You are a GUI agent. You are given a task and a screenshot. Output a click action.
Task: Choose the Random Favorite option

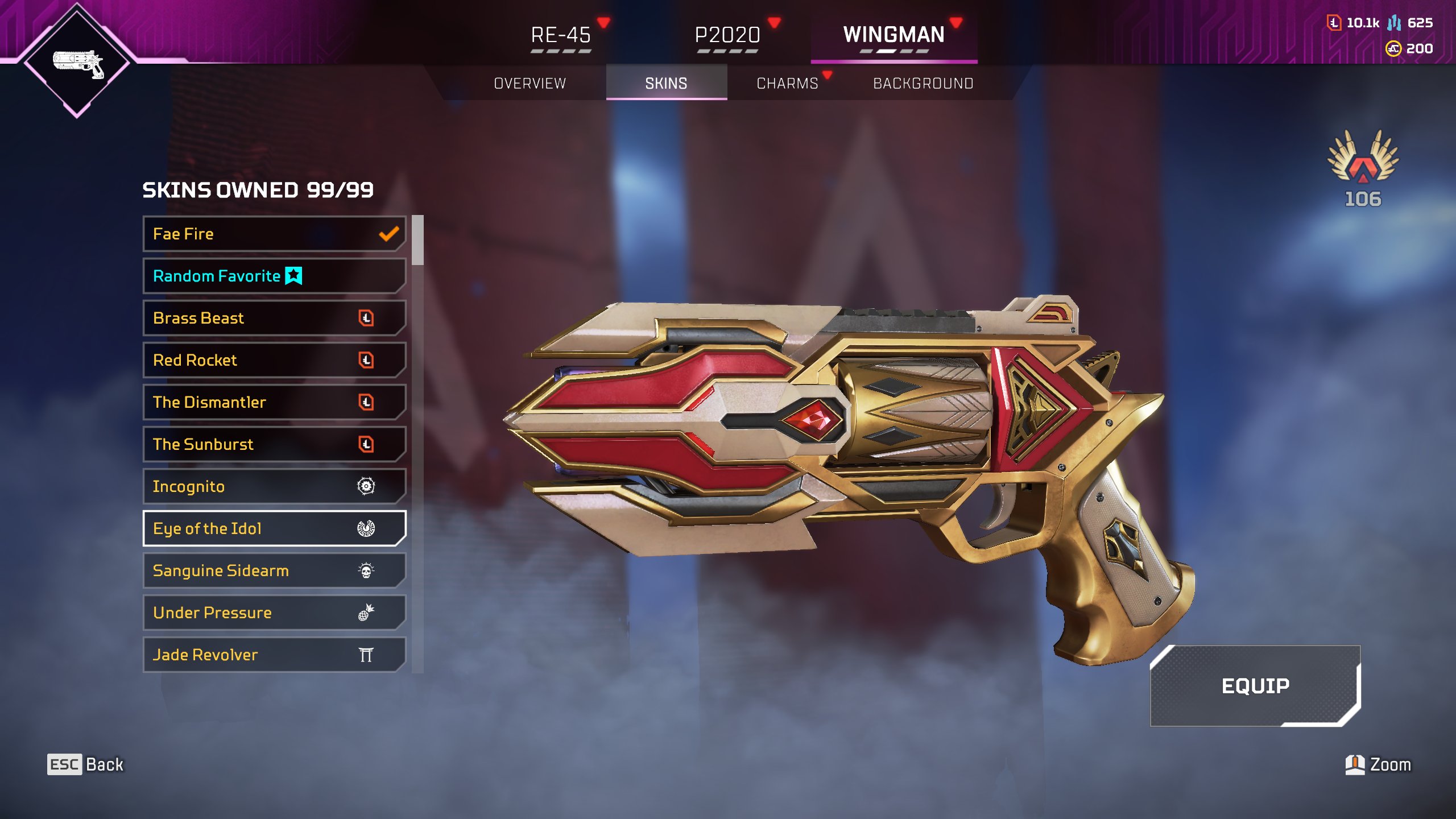(274, 276)
